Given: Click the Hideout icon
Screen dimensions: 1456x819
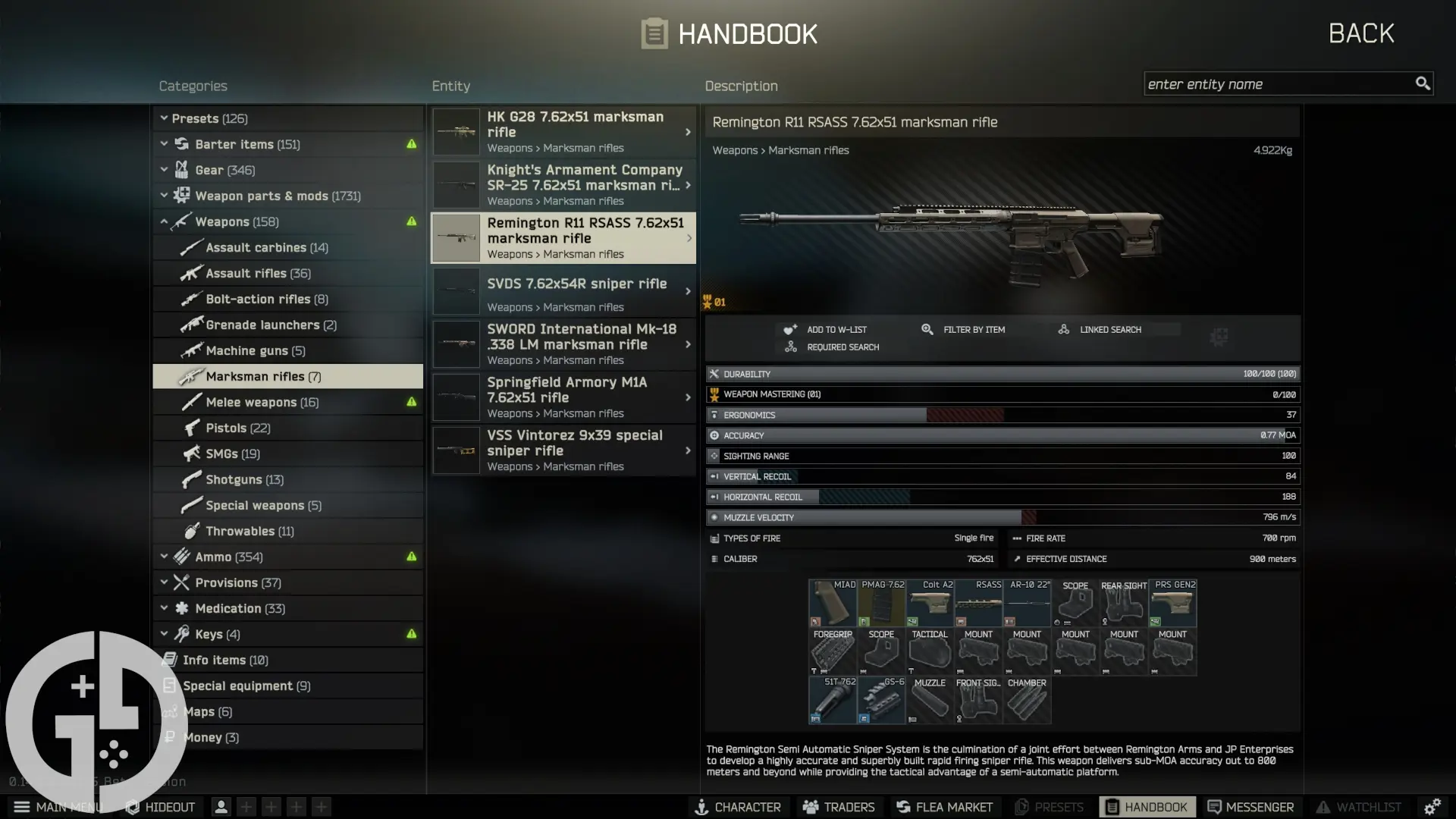Looking at the screenshot, I should [131, 807].
